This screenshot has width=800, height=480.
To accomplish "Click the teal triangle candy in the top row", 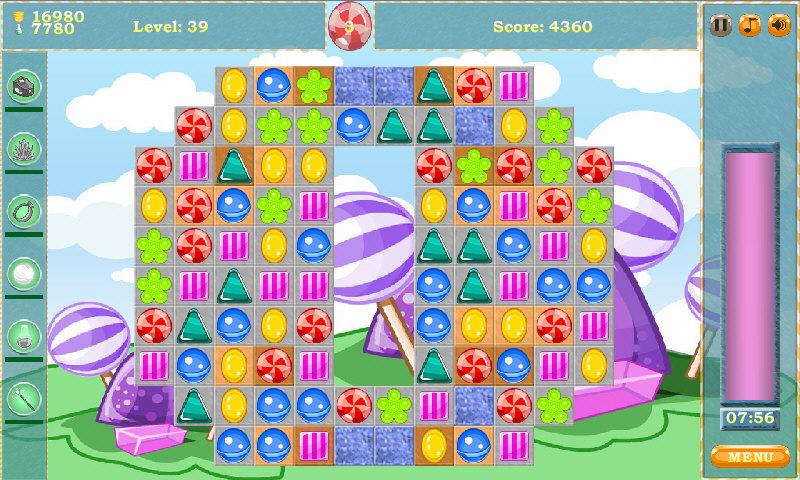I will tap(434, 86).
